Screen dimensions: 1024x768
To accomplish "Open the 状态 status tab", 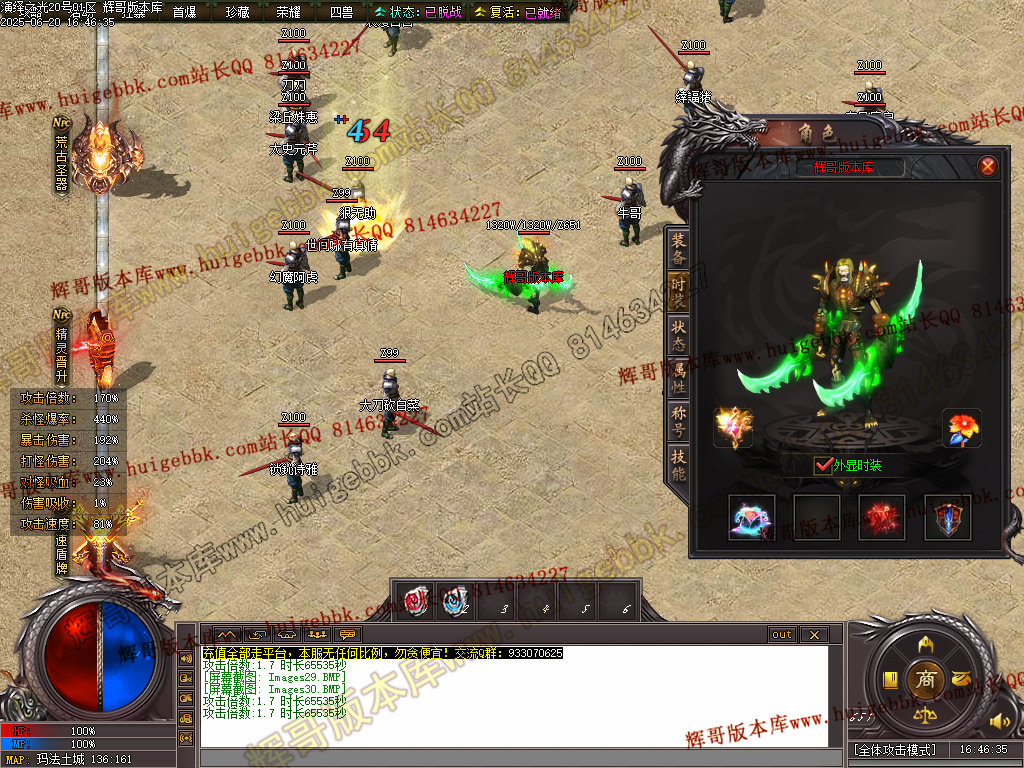I will [679, 334].
